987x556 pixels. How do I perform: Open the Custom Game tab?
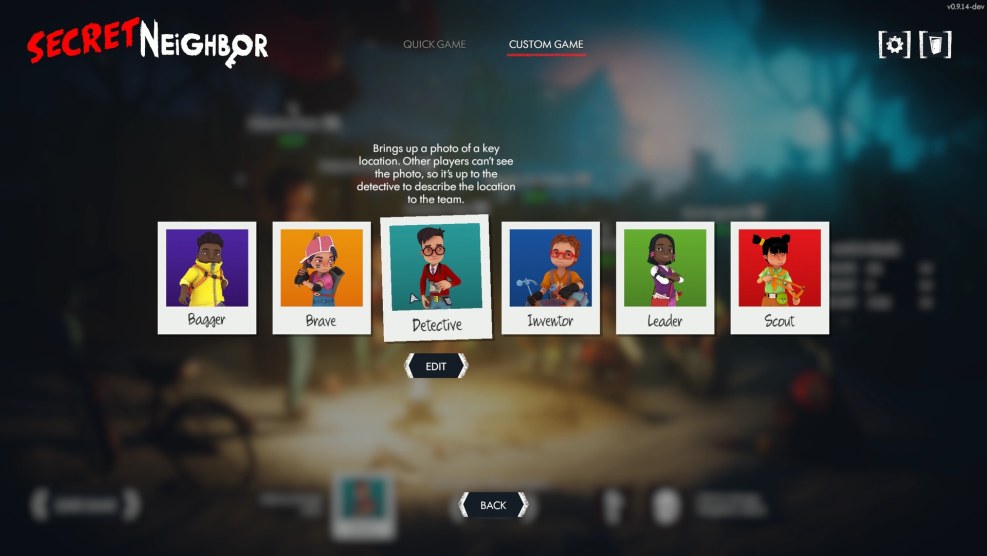[x=545, y=44]
